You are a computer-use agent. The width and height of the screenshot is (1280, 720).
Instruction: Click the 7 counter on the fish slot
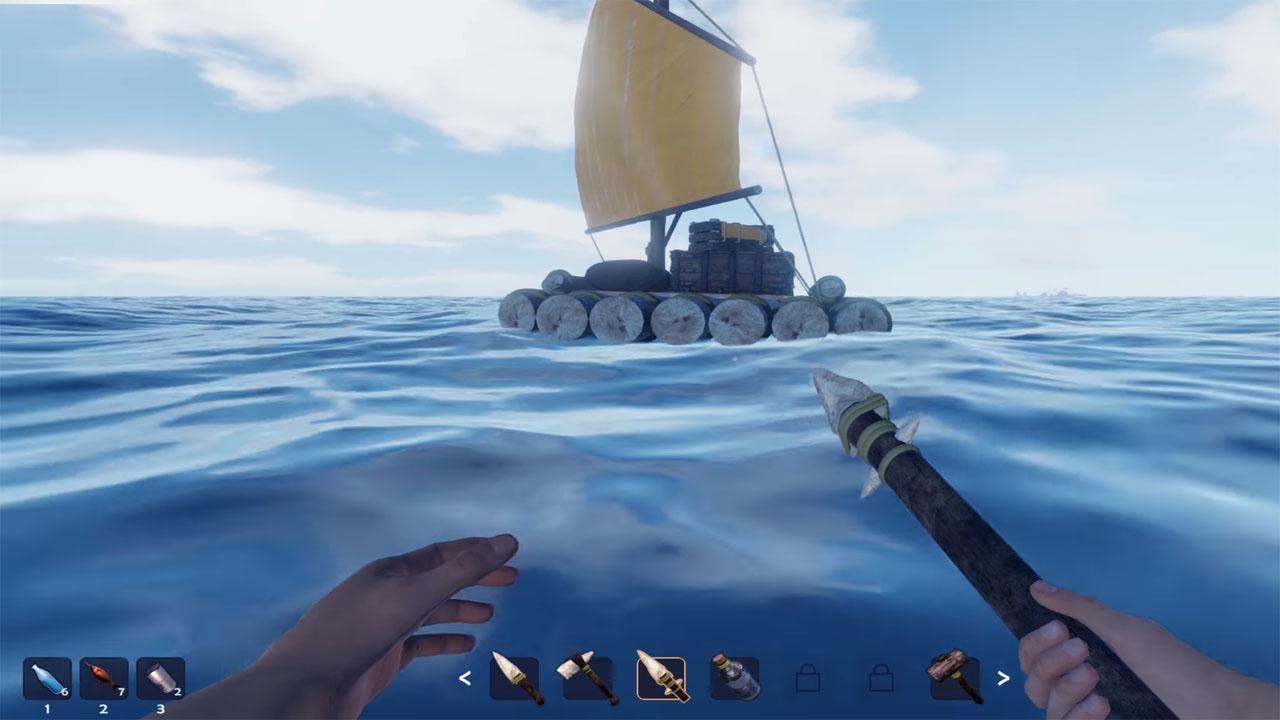click(x=122, y=690)
